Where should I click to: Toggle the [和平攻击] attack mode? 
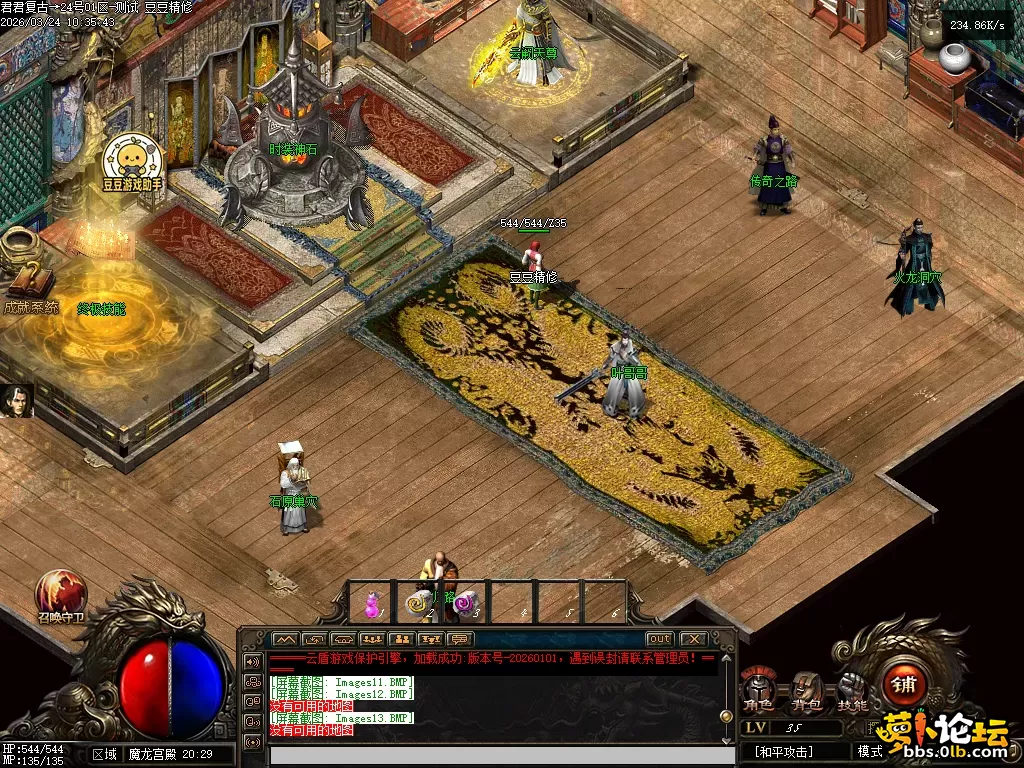coord(785,752)
